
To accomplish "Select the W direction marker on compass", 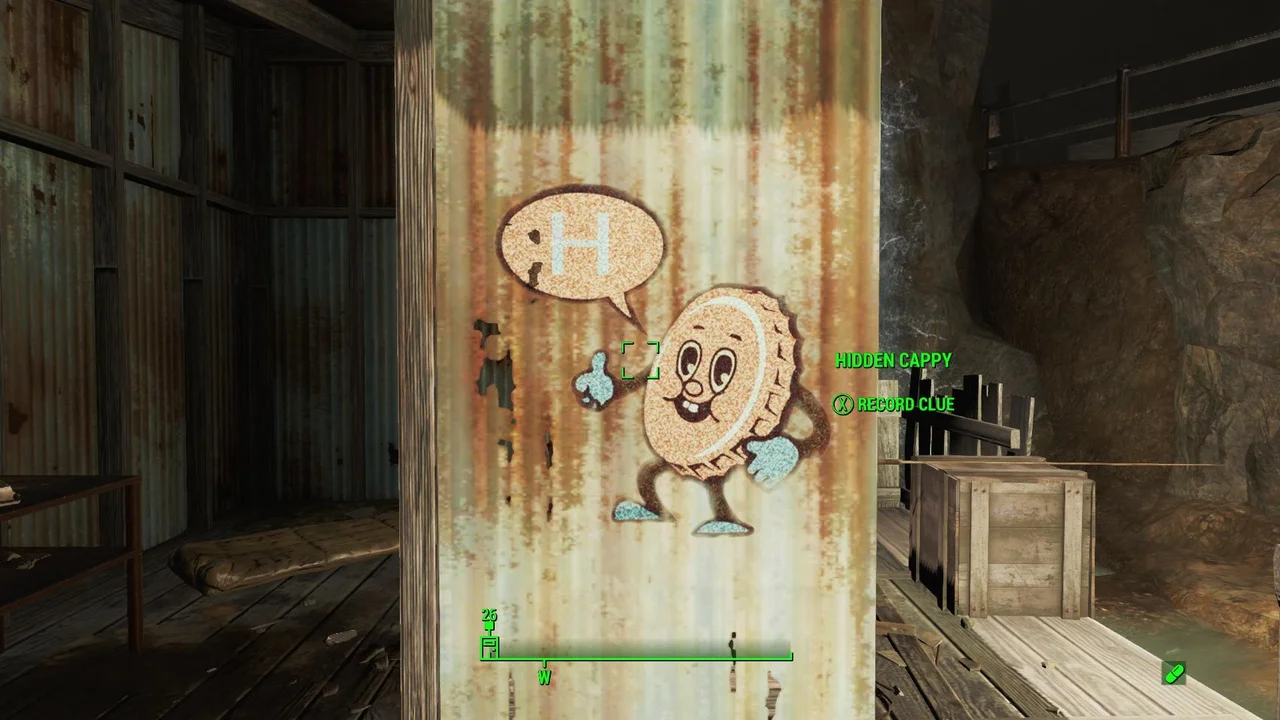I will [544, 676].
